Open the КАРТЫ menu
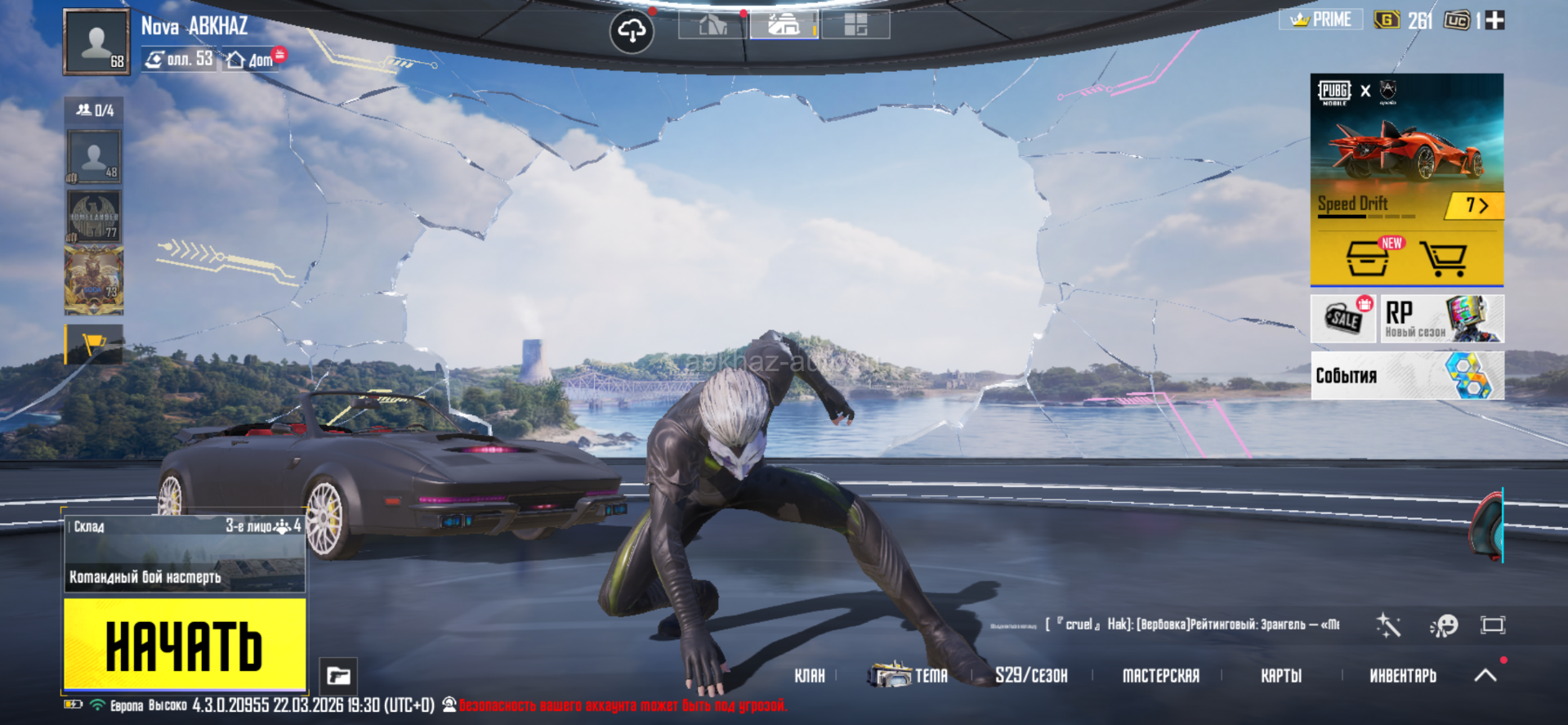Screen dimensions: 1568x725 click(1280, 676)
